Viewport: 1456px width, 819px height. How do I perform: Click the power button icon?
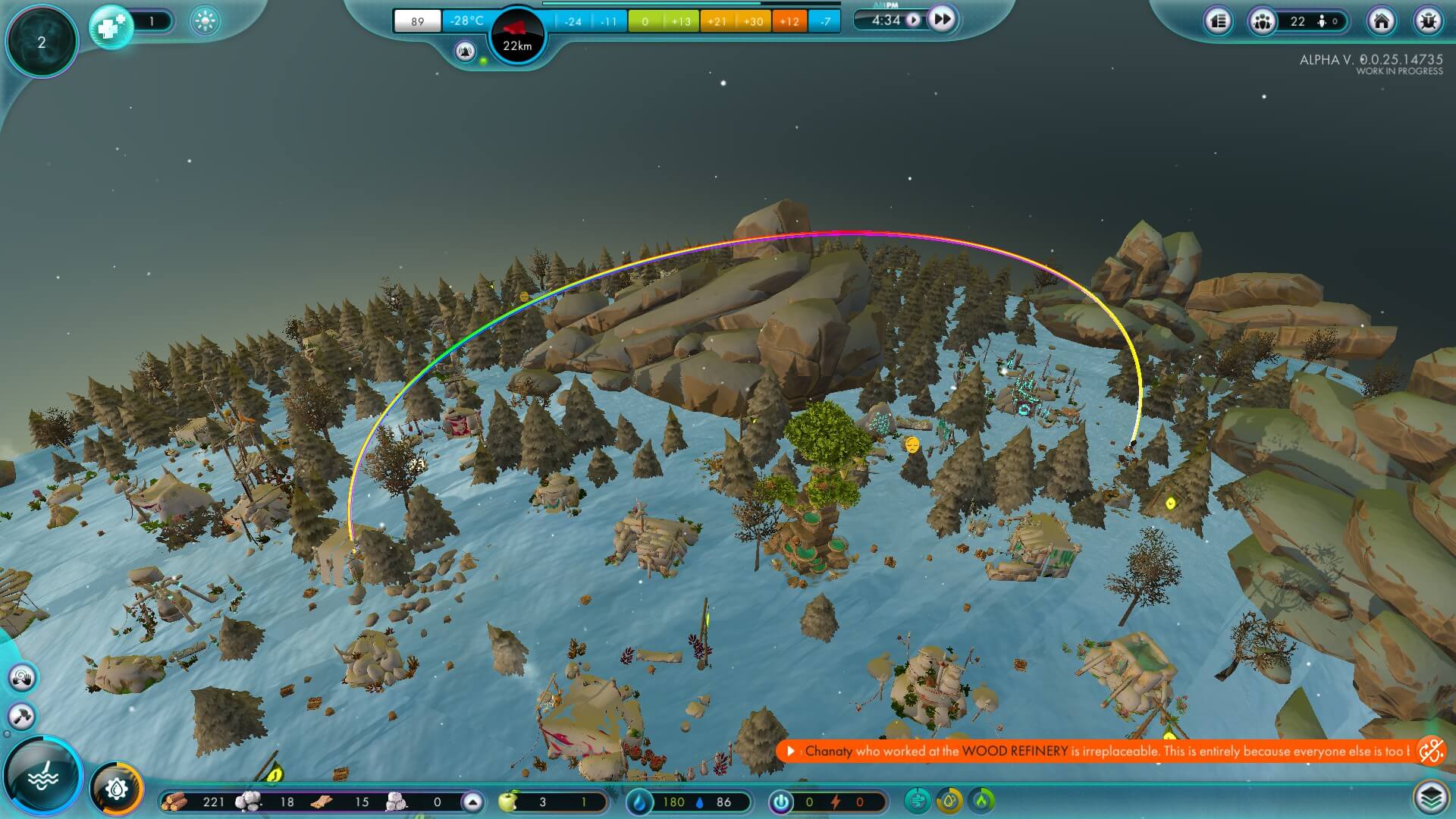[x=781, y=802]
